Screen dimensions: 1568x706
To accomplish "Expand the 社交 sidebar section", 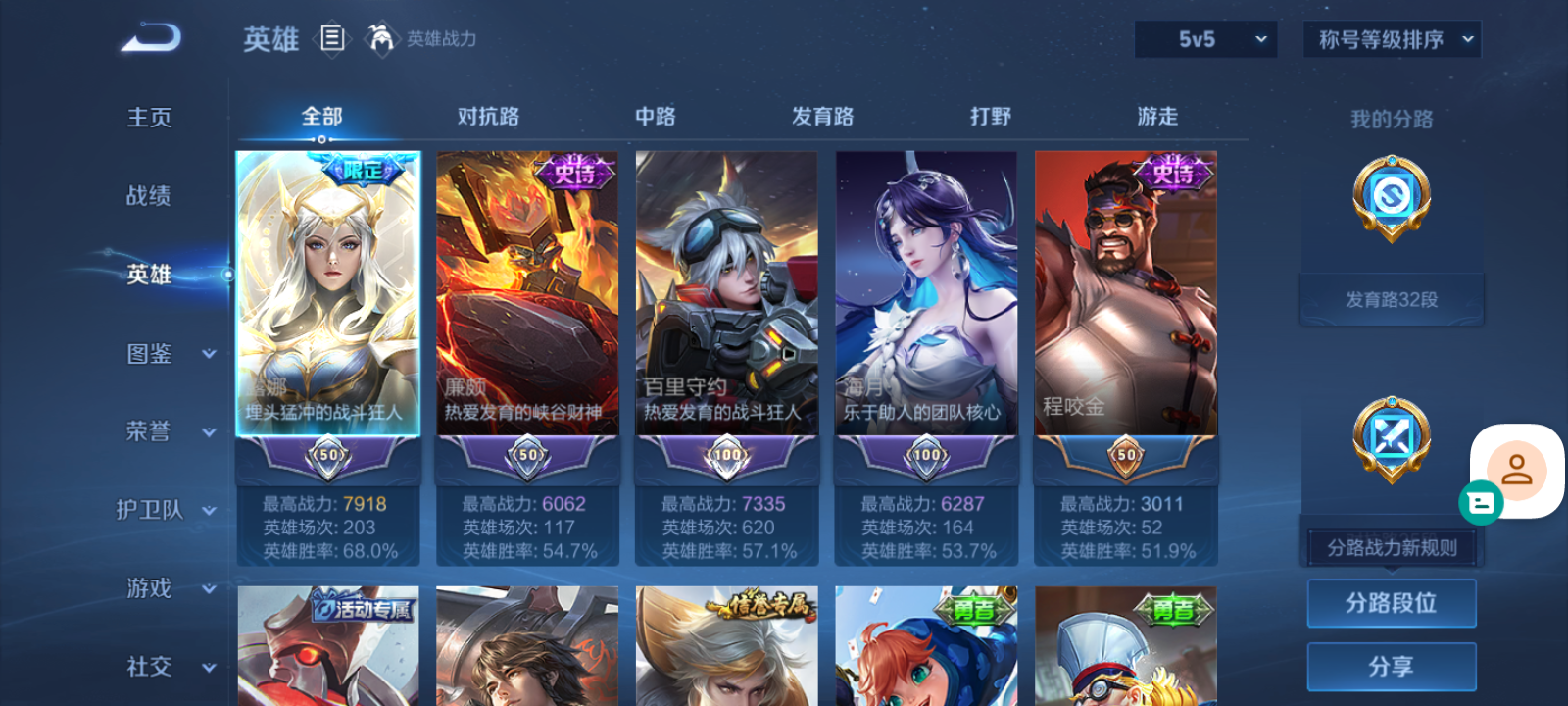I will point(167,668).
